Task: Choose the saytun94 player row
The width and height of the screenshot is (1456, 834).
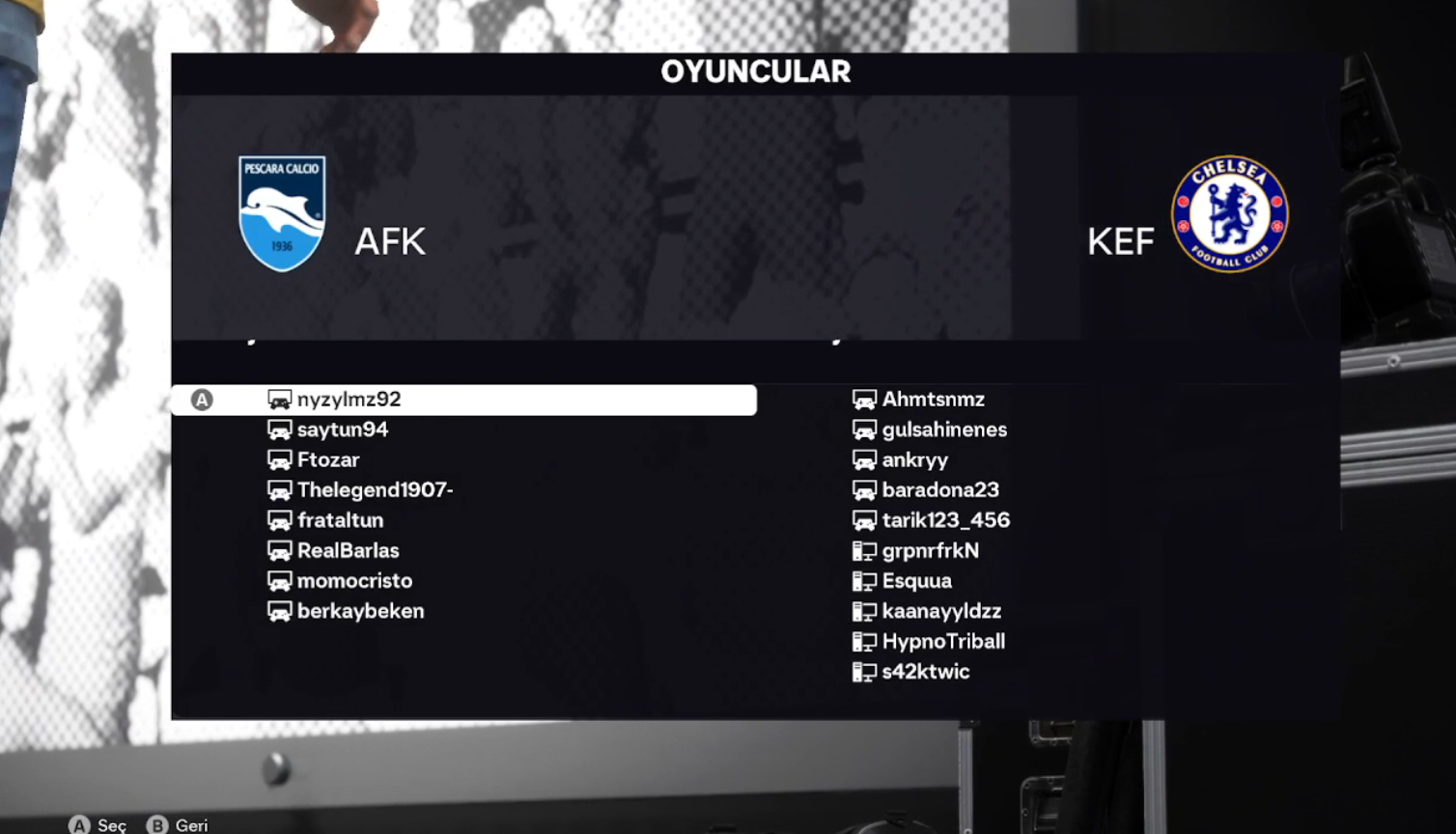Action: tap(342, 430)
